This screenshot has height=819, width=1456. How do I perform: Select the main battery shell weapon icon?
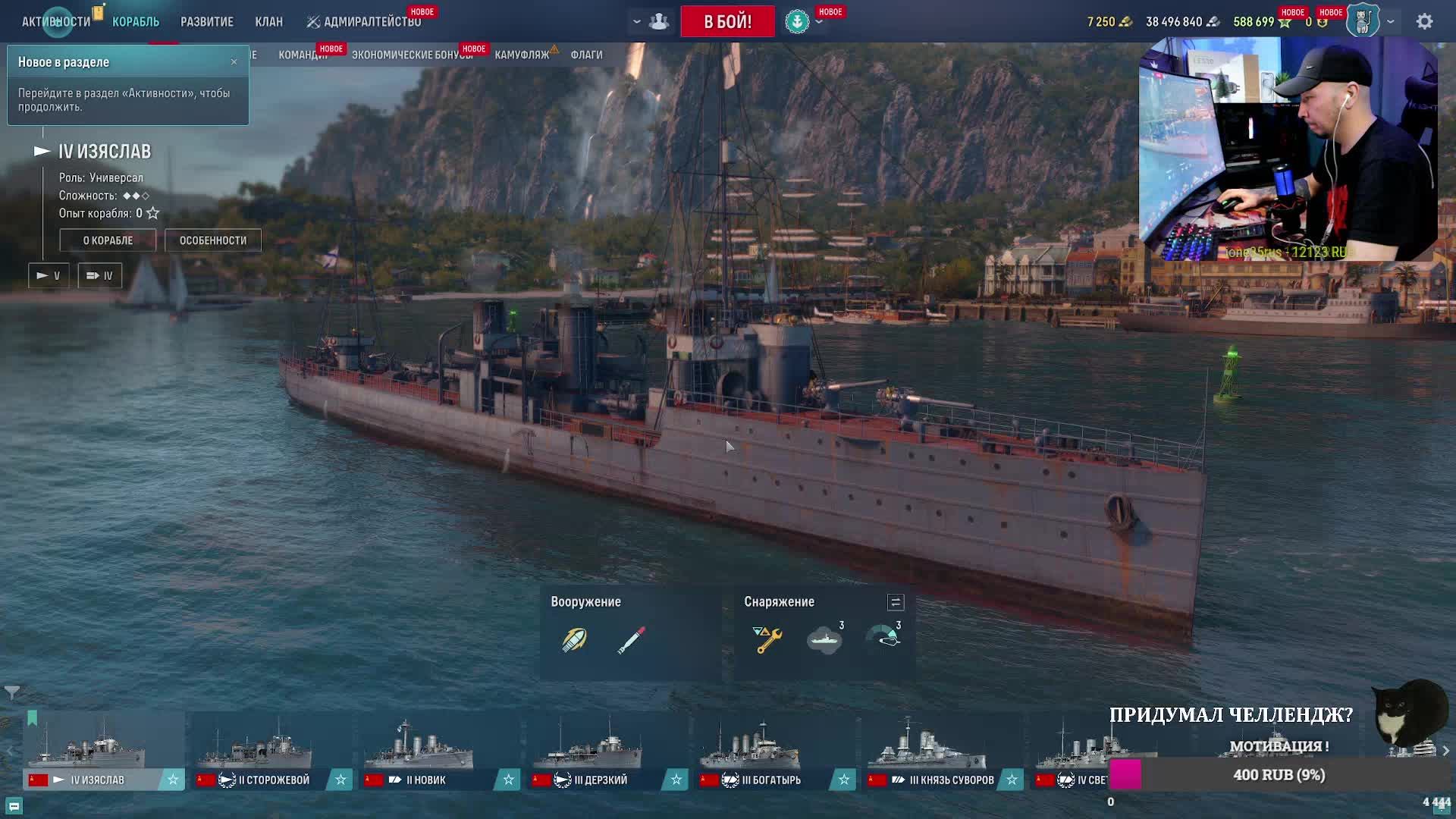(x=574, y=639)
